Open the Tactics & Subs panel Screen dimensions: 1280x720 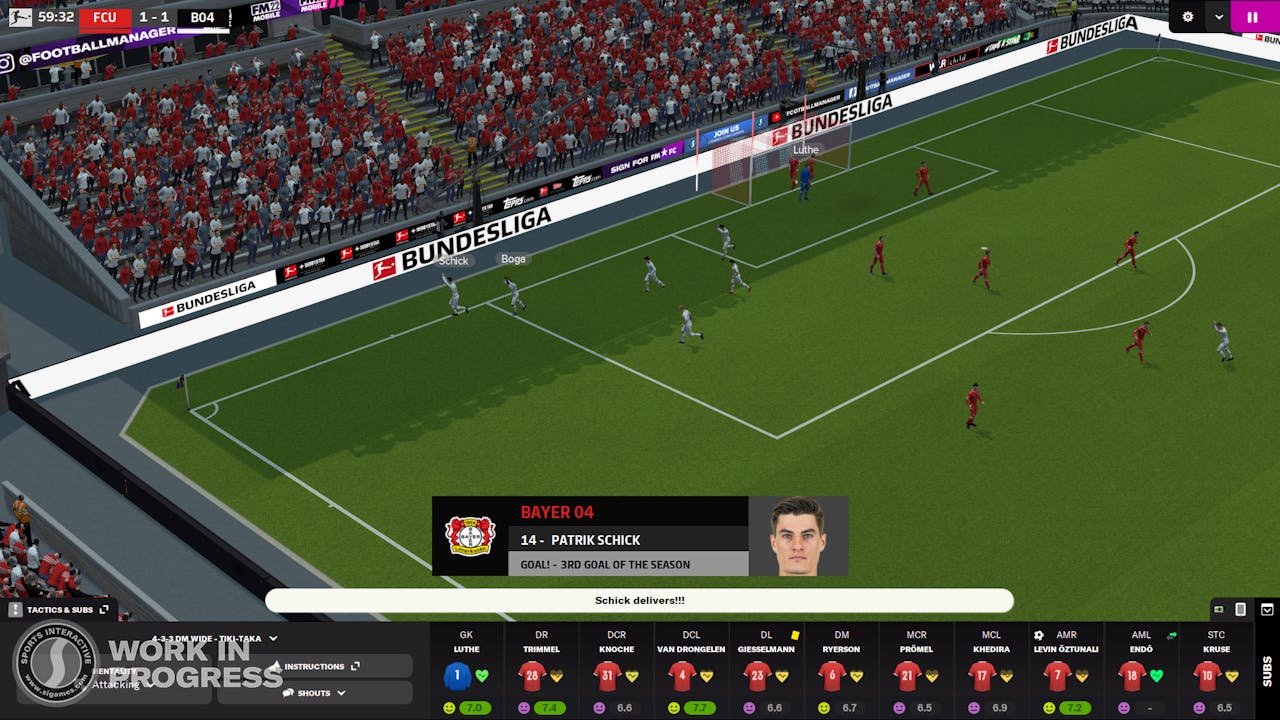pos(60,609)
